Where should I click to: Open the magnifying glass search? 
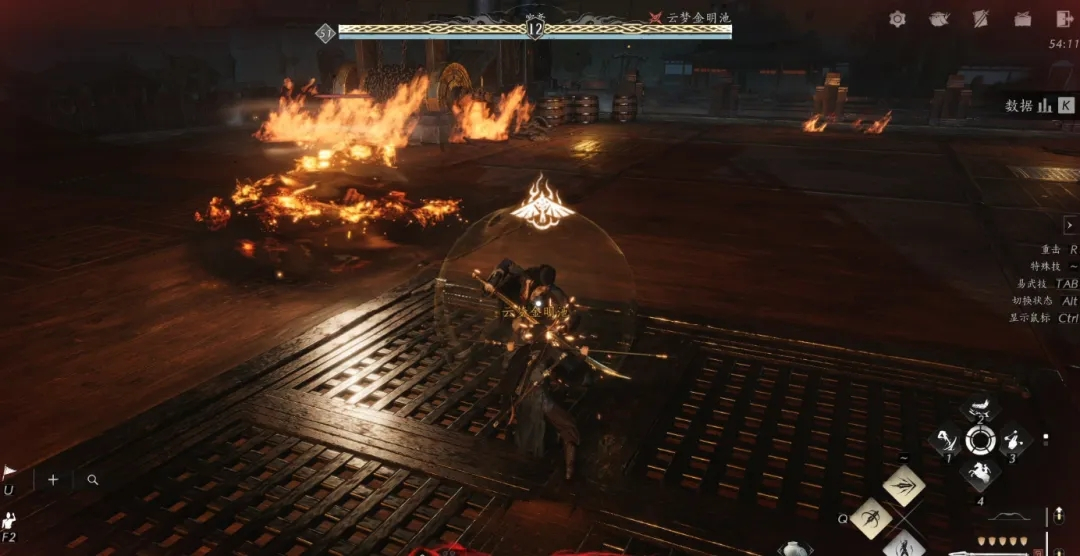[x=93, y=480]
